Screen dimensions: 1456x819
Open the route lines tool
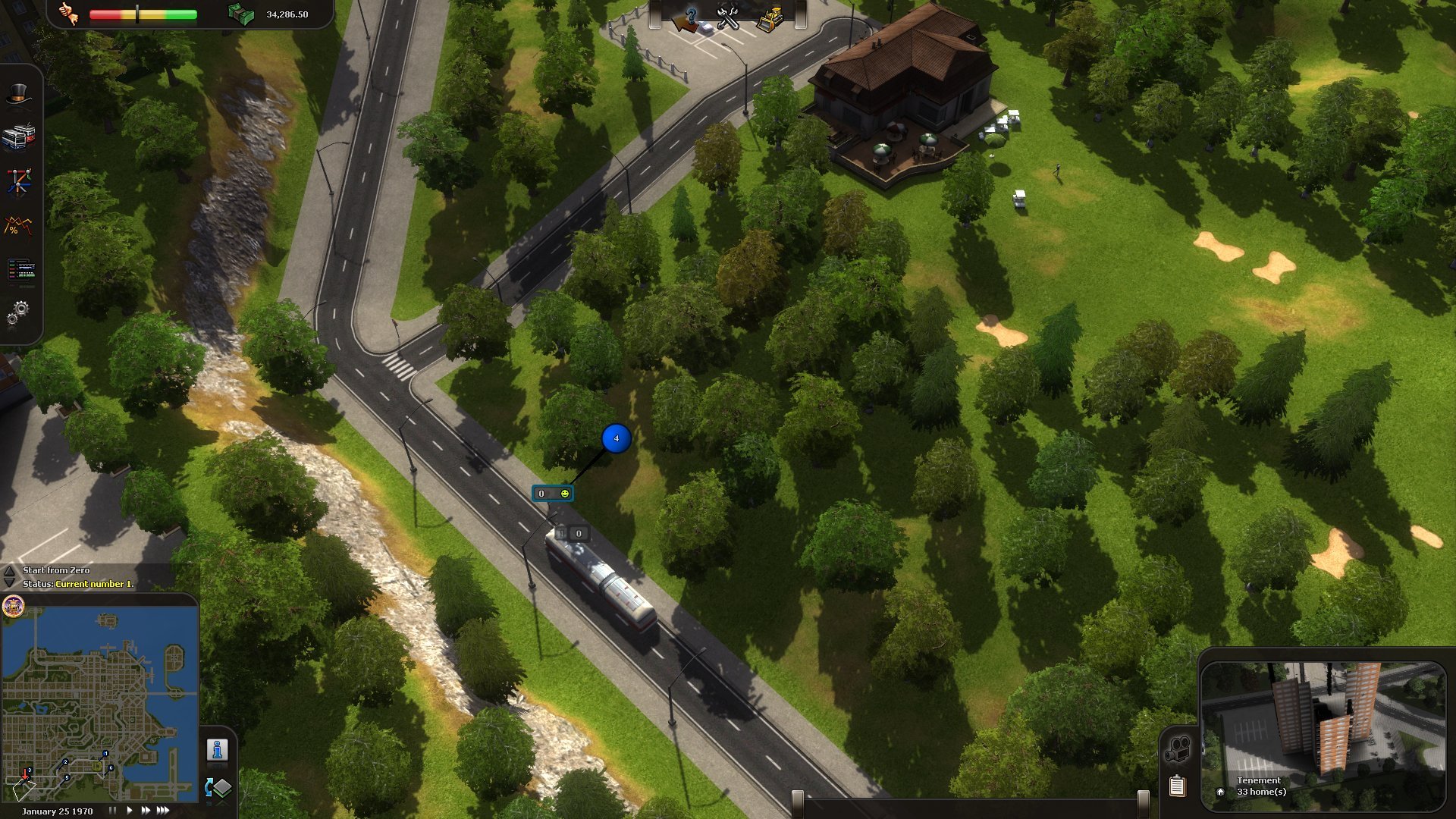(x=19, y=181)
